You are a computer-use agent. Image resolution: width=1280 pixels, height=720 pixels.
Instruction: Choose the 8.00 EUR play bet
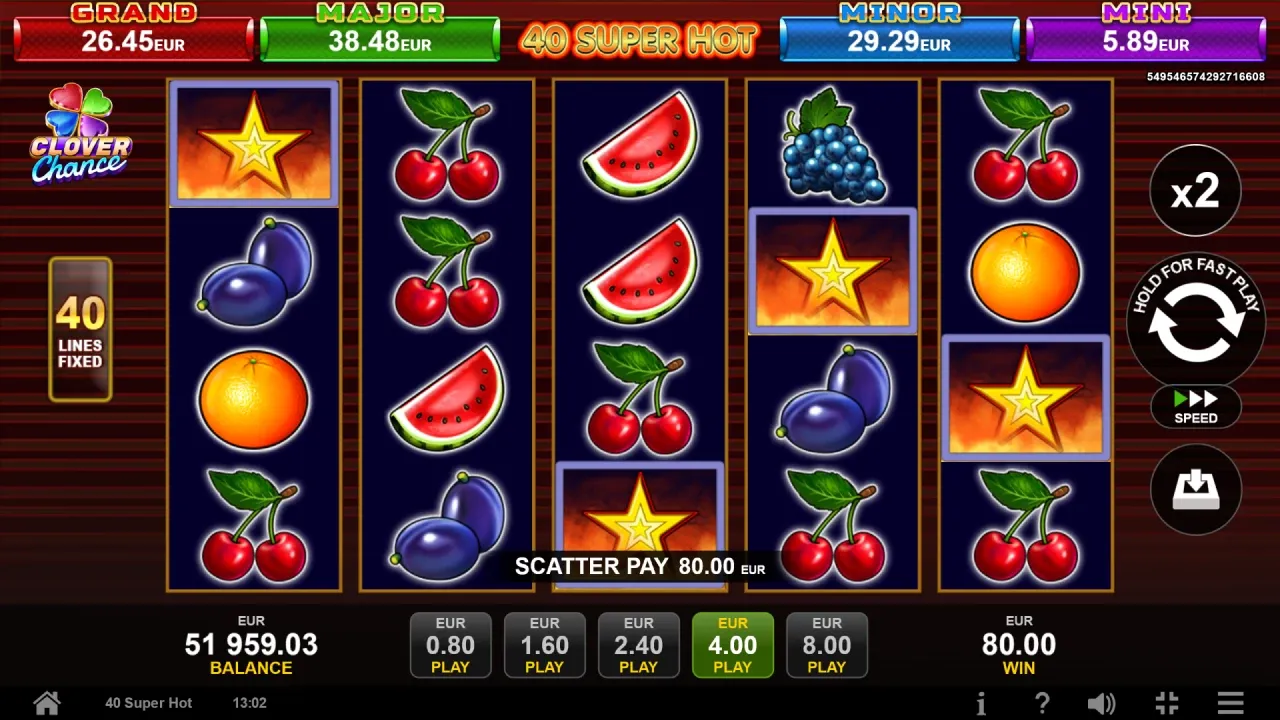tap(826, 645)
